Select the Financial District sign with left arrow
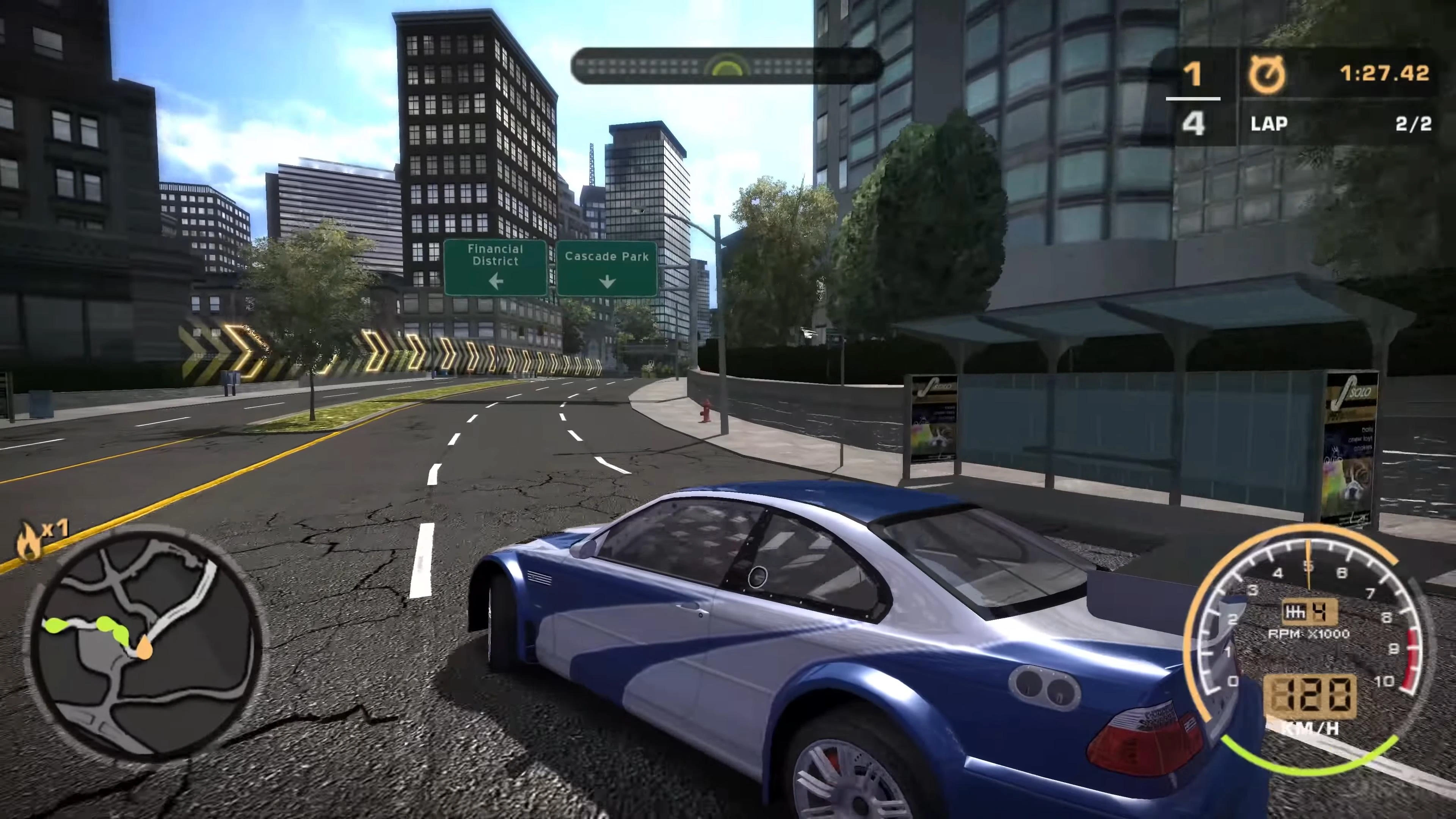1456x819 pixels. tap(496, 266)
